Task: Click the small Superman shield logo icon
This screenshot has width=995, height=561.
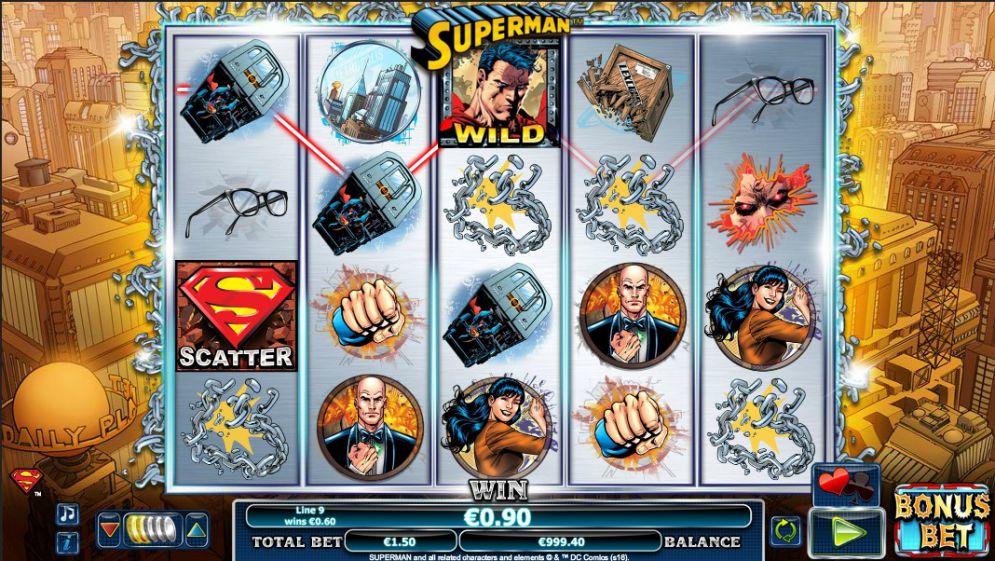Action: (x=25, y=482)
